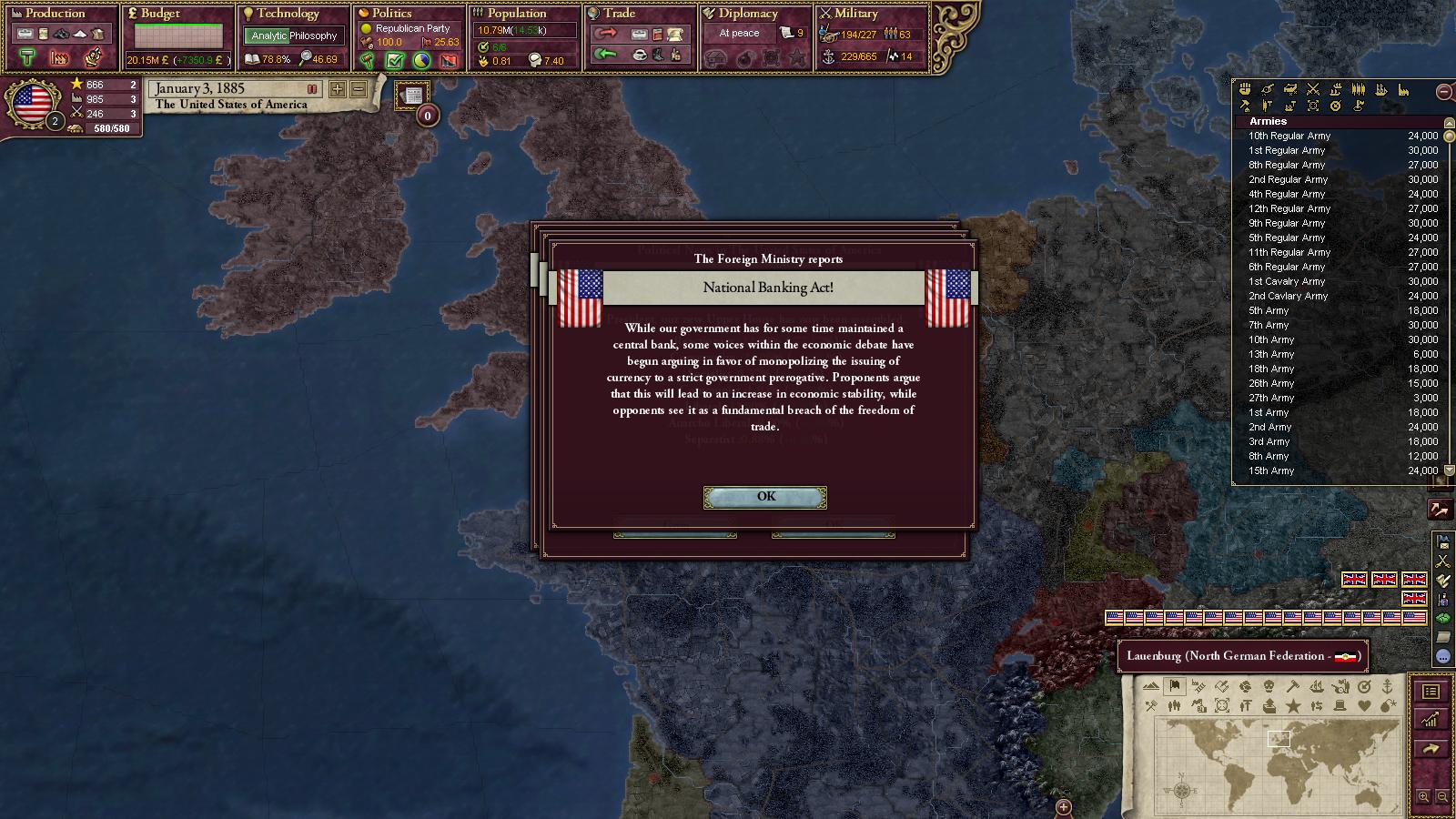Open the Diplomacy tab
The height and width of the screenshot is (819, 1456).
pyautogui.click(x=748, y=14)
